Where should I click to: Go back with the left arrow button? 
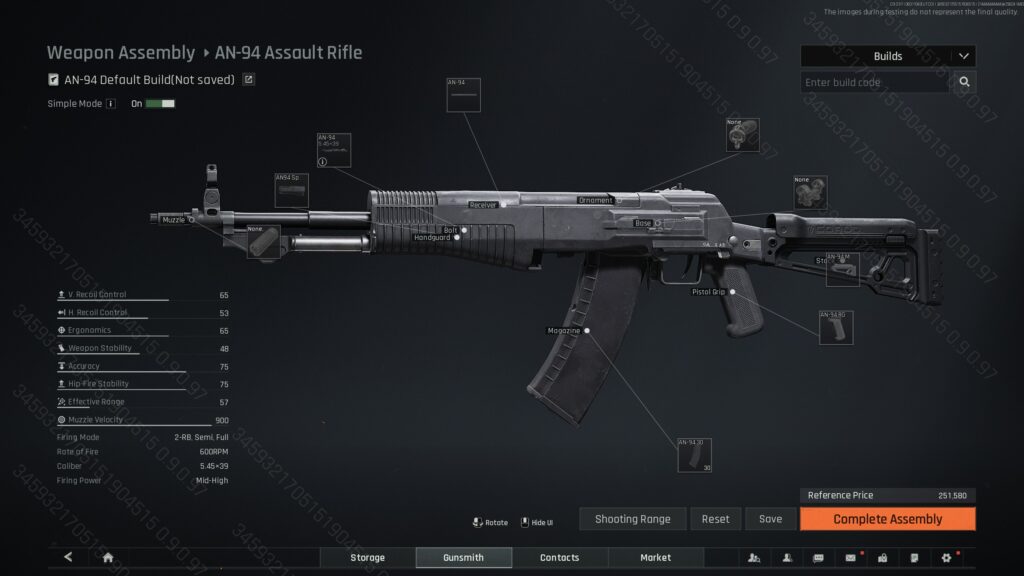[x=68, y=557]
